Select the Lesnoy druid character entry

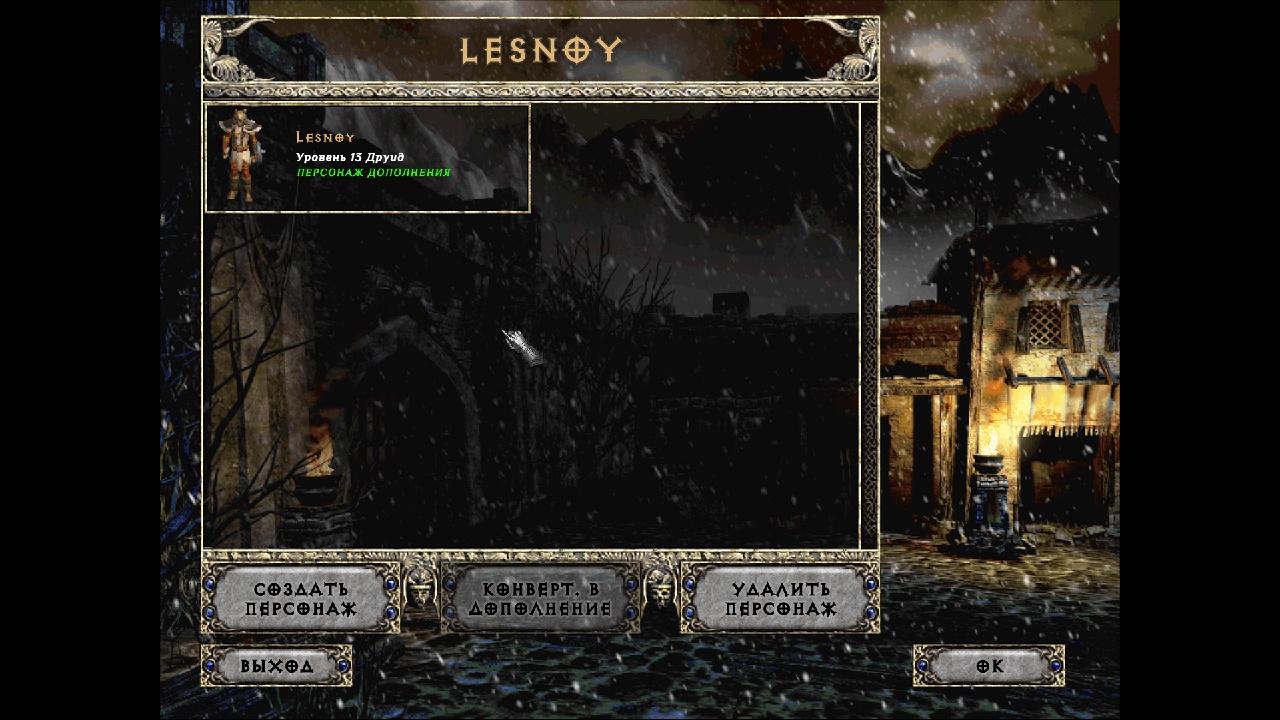point(367,158)
